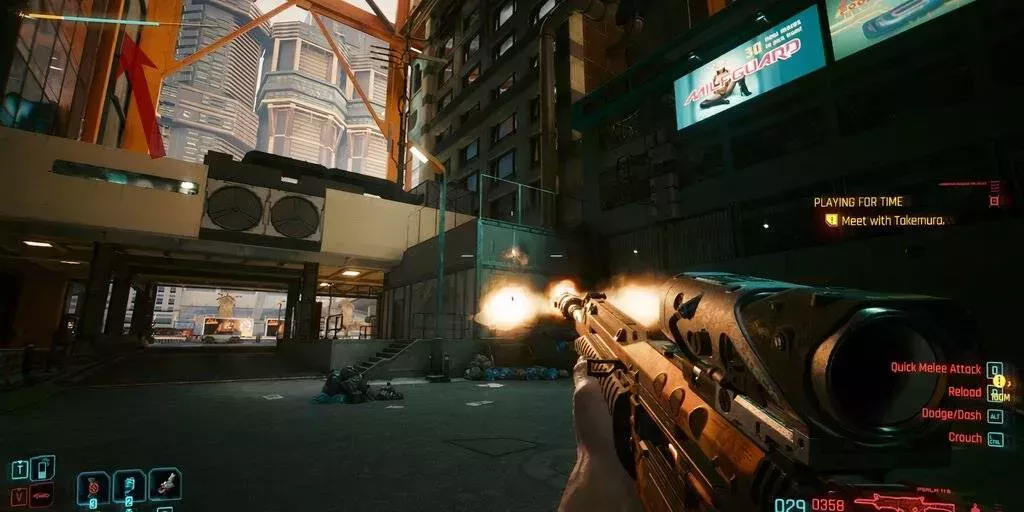Viewport: 1024px width, 512px height.
Task: Click the Meet with Takemura objective
Action: click(x=892, y=220)
